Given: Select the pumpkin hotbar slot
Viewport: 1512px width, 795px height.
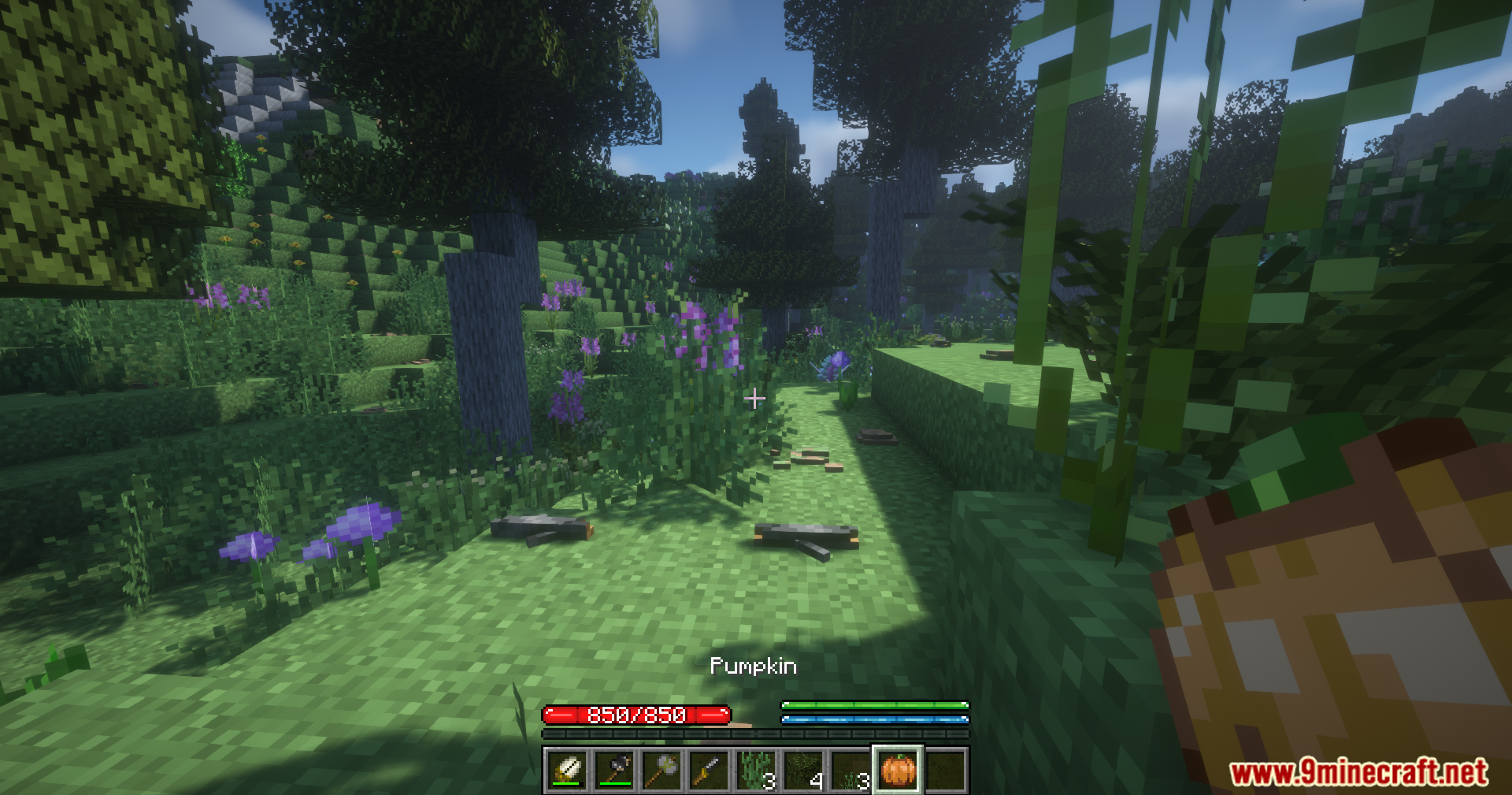Looking at the screenshot, I should (898, 770).
